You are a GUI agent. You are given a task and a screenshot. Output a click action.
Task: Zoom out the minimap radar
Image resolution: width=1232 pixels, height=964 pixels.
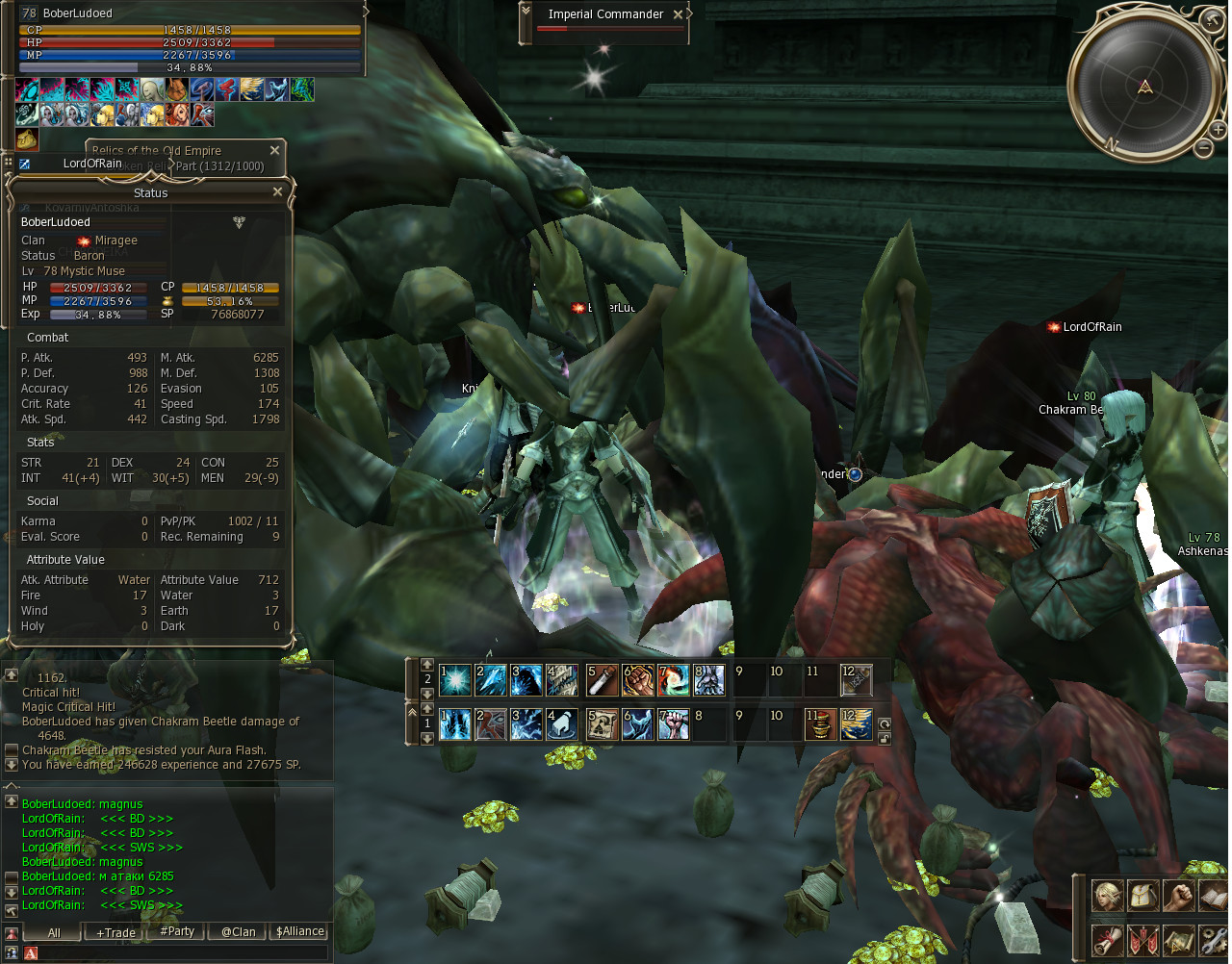pyautogui.click(x=1203, y=148)
